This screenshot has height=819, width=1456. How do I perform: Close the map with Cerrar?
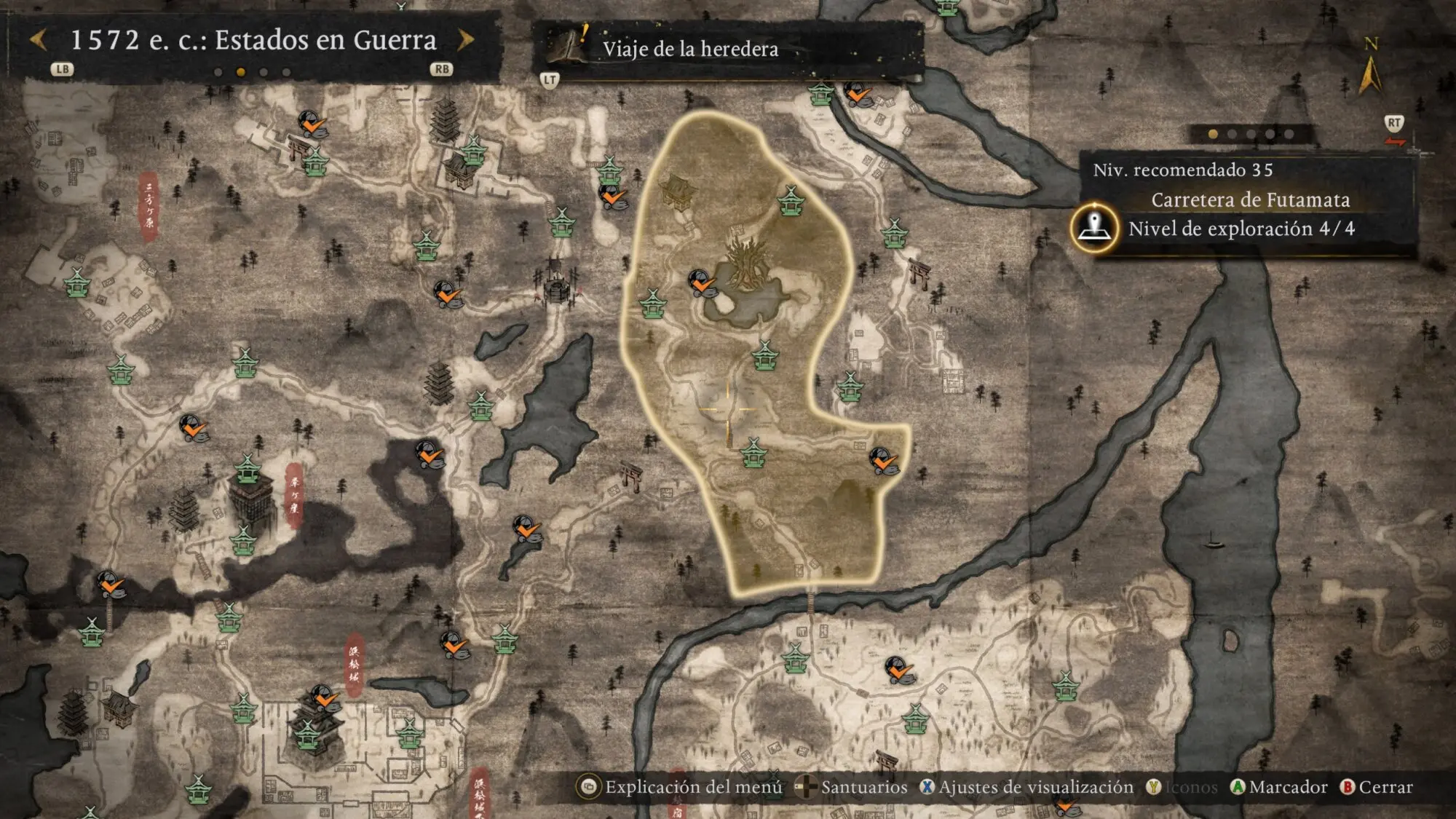tap(1377, 787)
